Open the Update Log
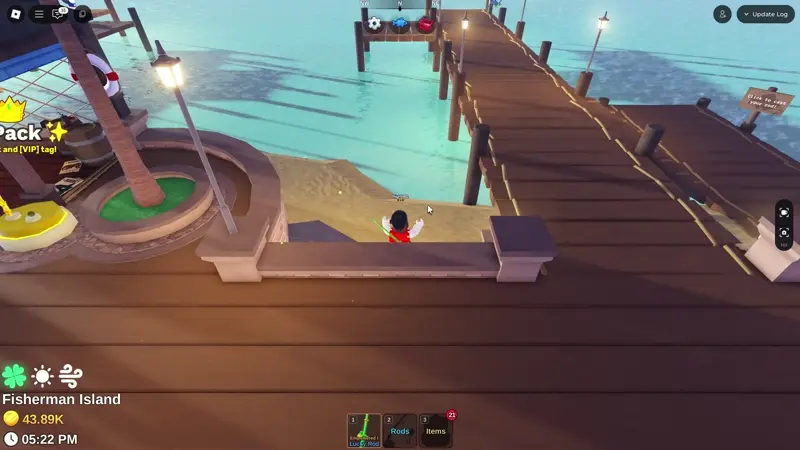 (x=766, y=14)
